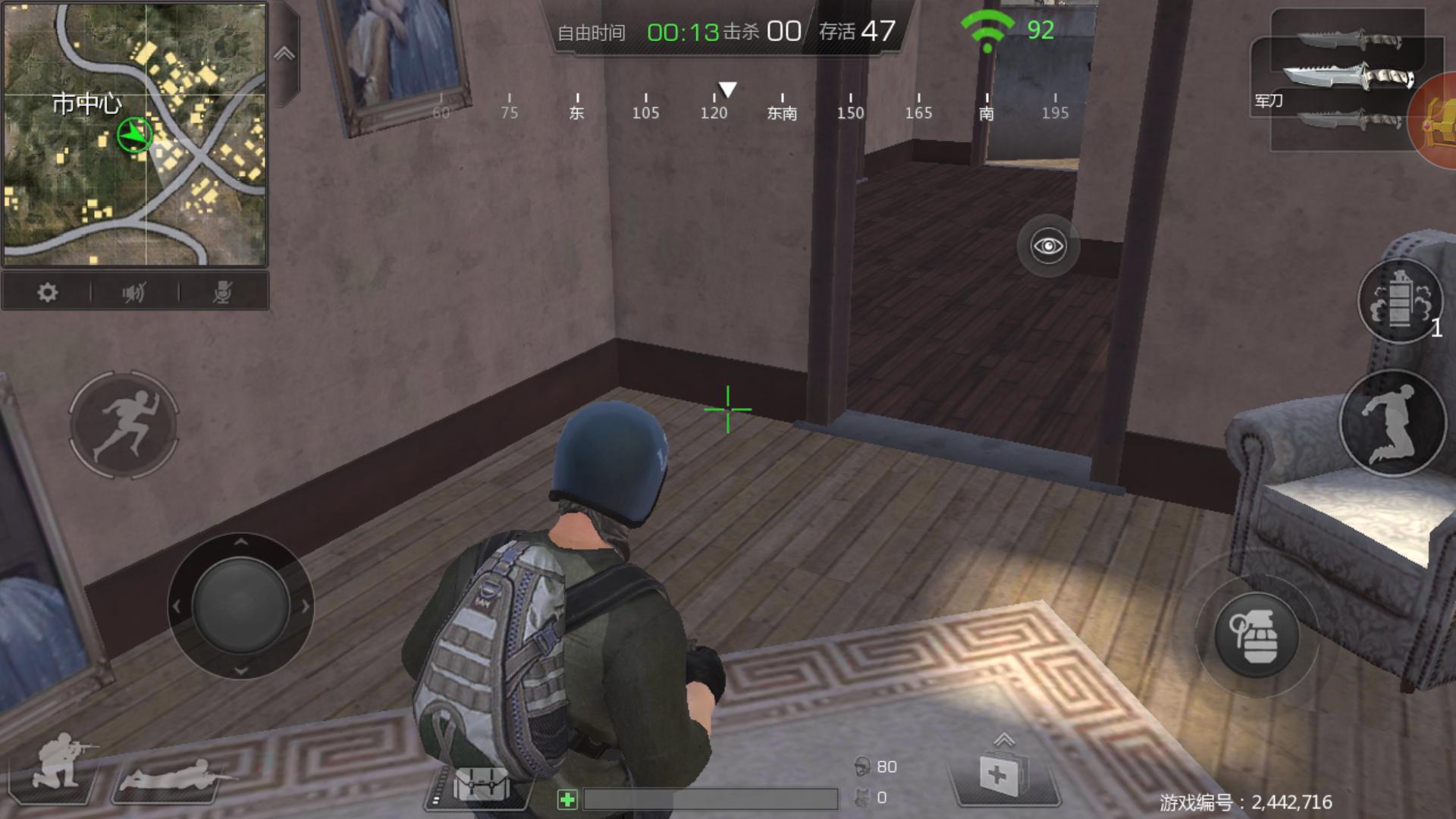Toggle the microphone voice chat icon

tap(222, 293)
